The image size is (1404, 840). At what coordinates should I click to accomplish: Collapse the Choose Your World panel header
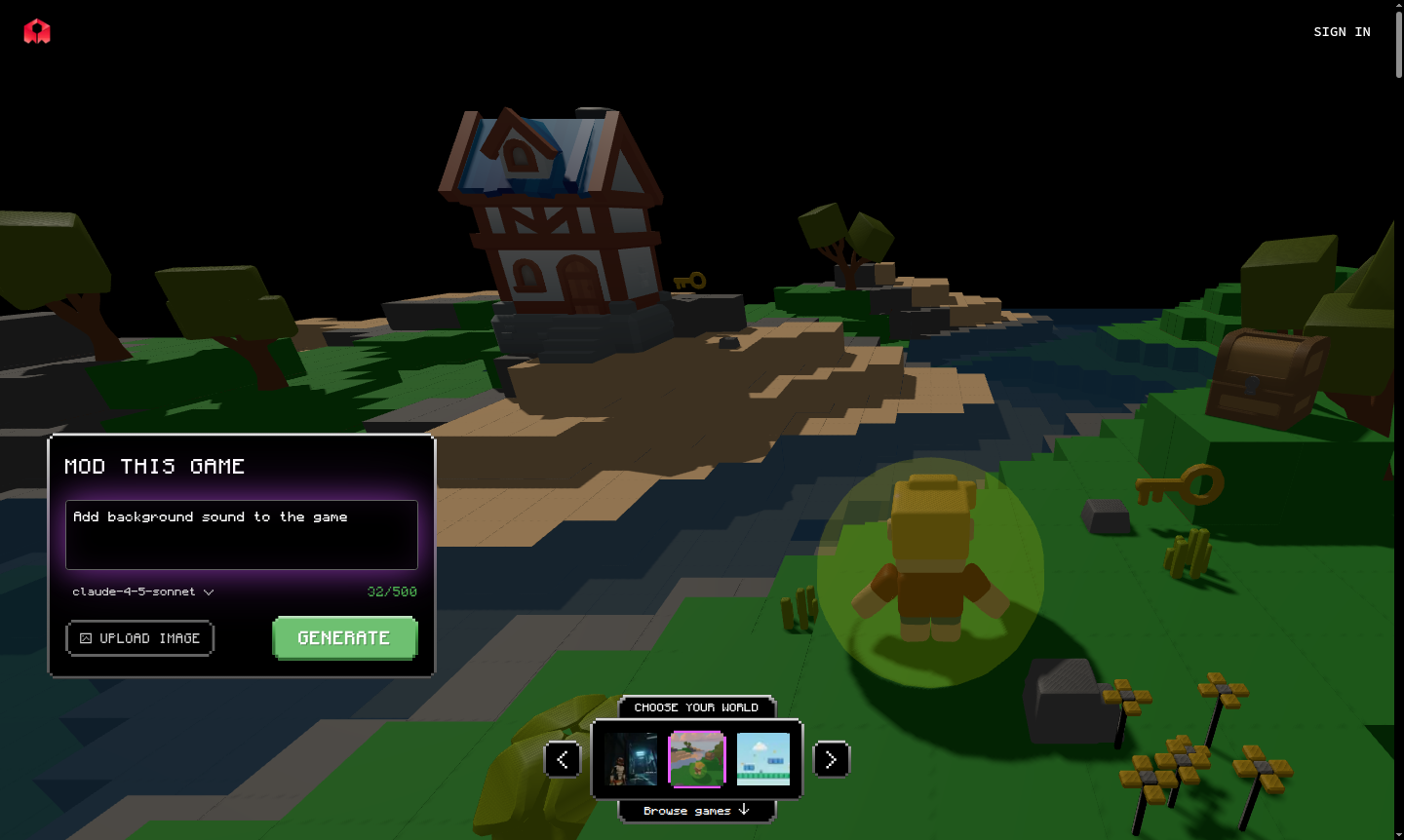pos(697,707)
